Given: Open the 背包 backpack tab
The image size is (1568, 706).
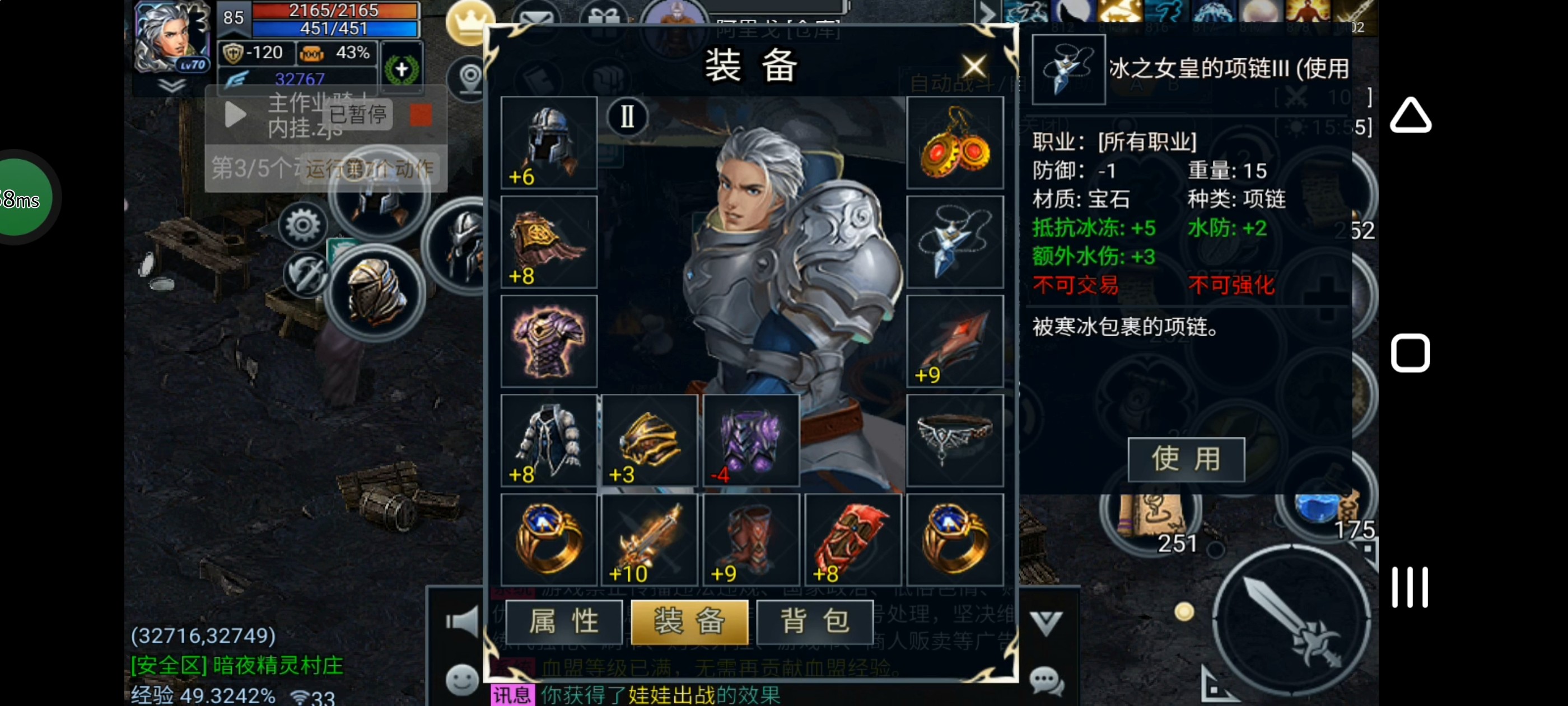Looking at the screenshot, I should tap(814, 621).
